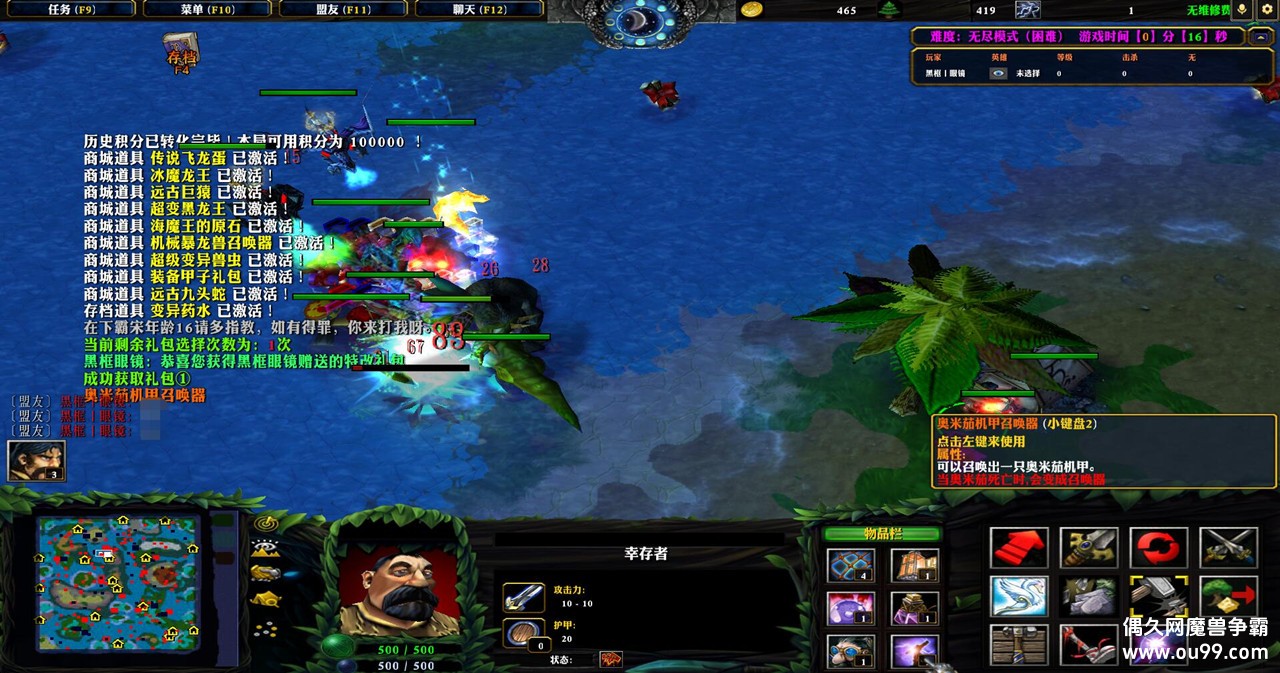Image resolution: width=1280 pixels, height=673 pixels.
Task: Activate the white swan ability icon
Action: pyautogui.click(x=1019, y=596)
